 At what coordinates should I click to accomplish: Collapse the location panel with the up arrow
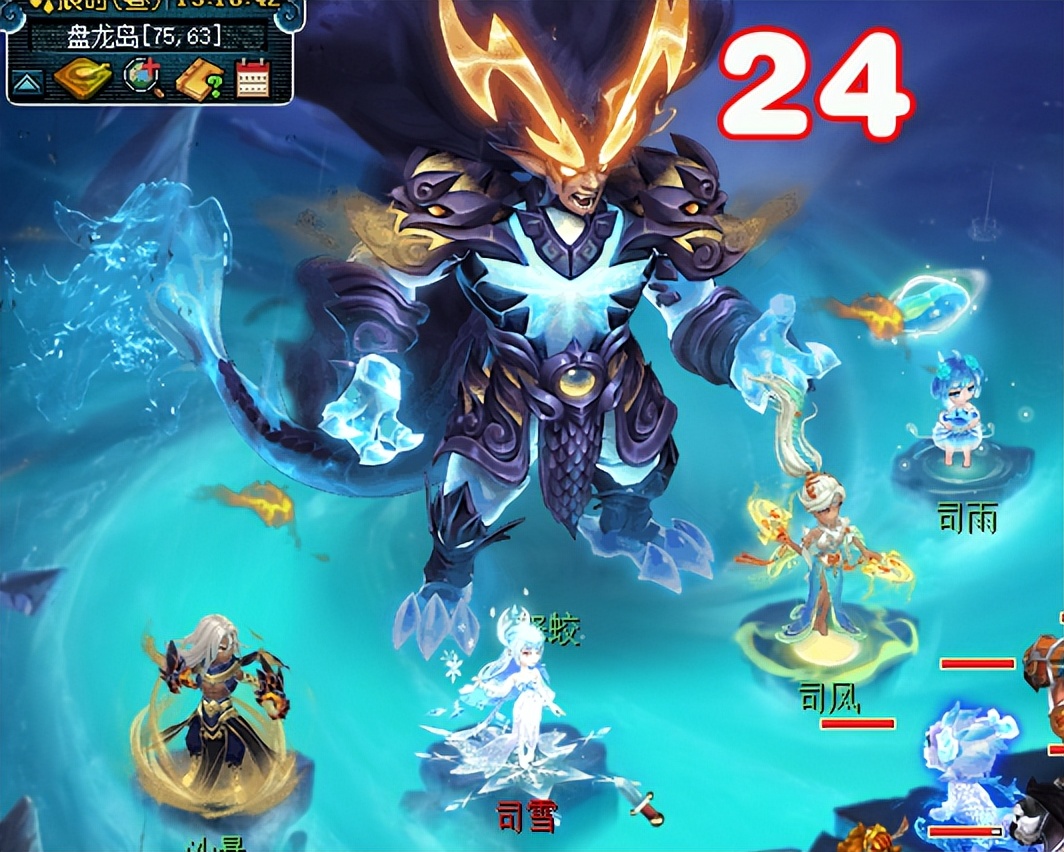click(x=27, y=80)
